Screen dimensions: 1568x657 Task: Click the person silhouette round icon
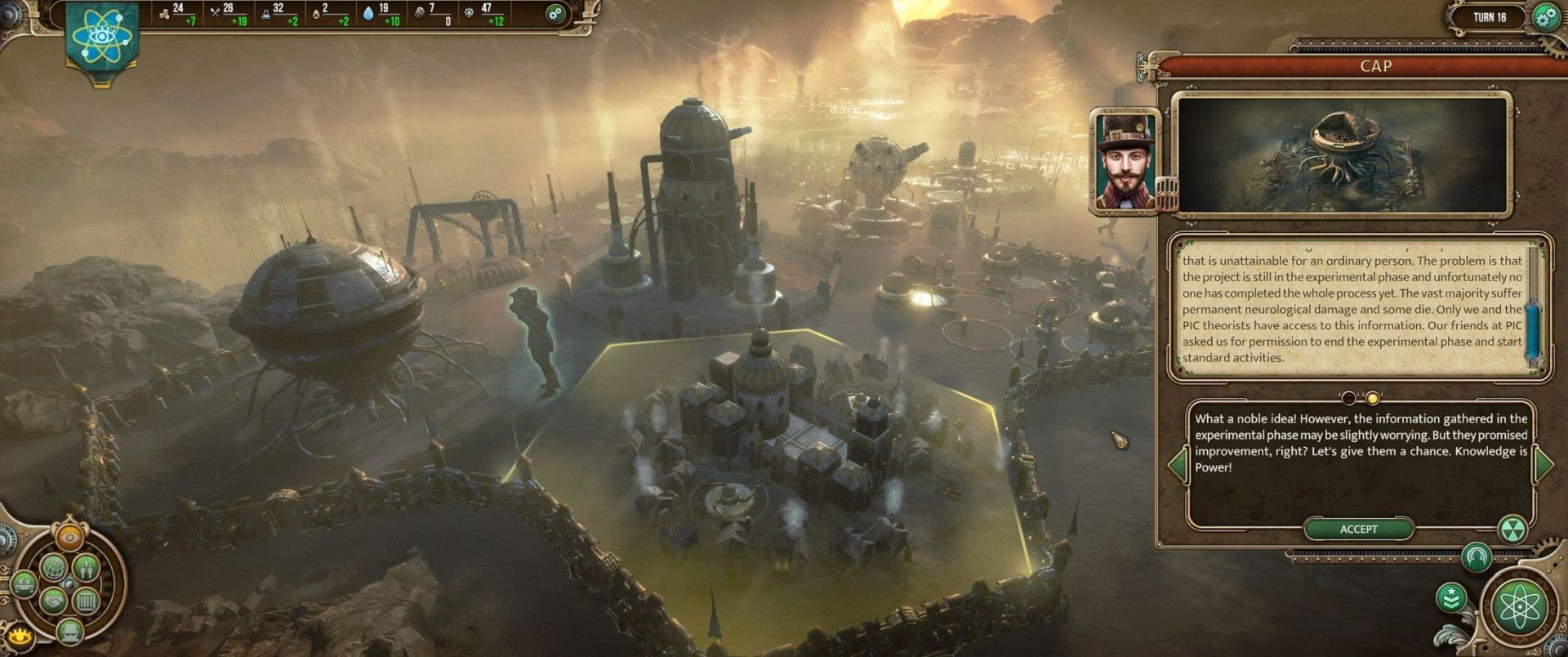coord(1475,557)
